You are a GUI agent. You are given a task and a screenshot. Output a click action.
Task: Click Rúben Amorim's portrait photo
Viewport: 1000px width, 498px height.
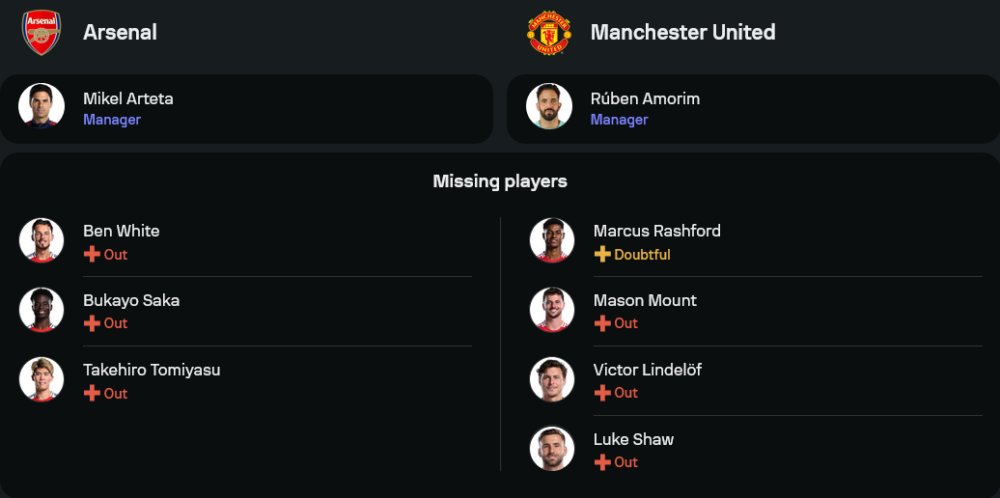[x=549, y=106]
